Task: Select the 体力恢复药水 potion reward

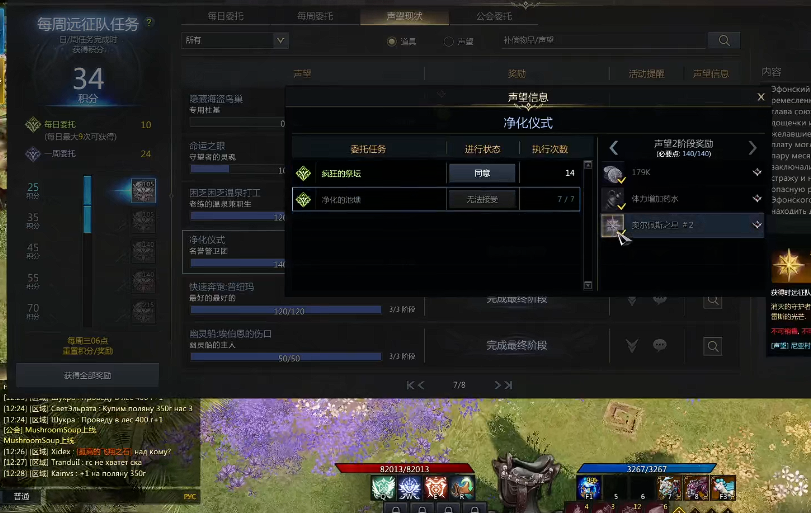Action: [x=613, y=199]
